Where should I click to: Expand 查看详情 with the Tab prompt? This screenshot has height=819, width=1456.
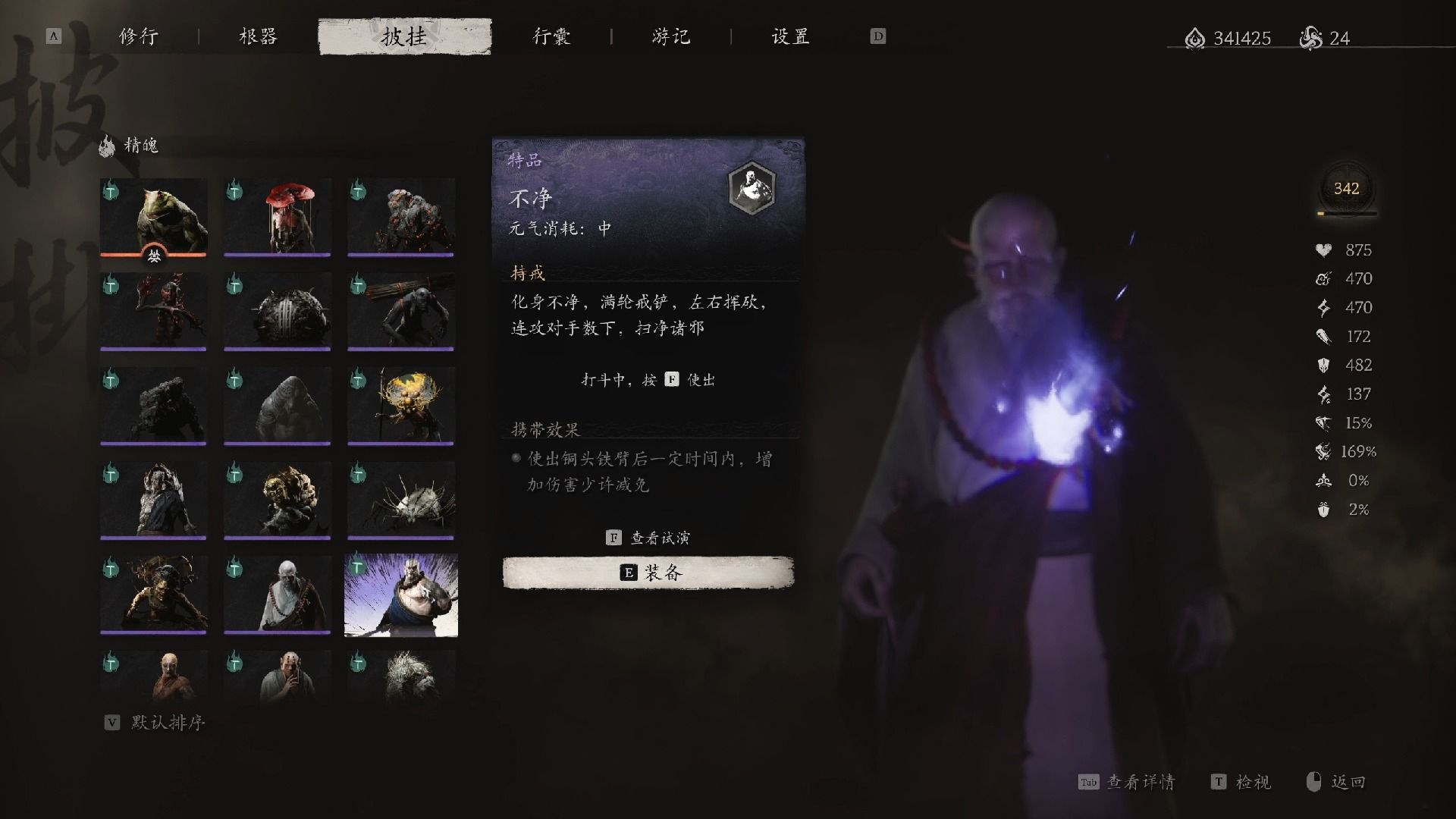tap(1121, 781)
